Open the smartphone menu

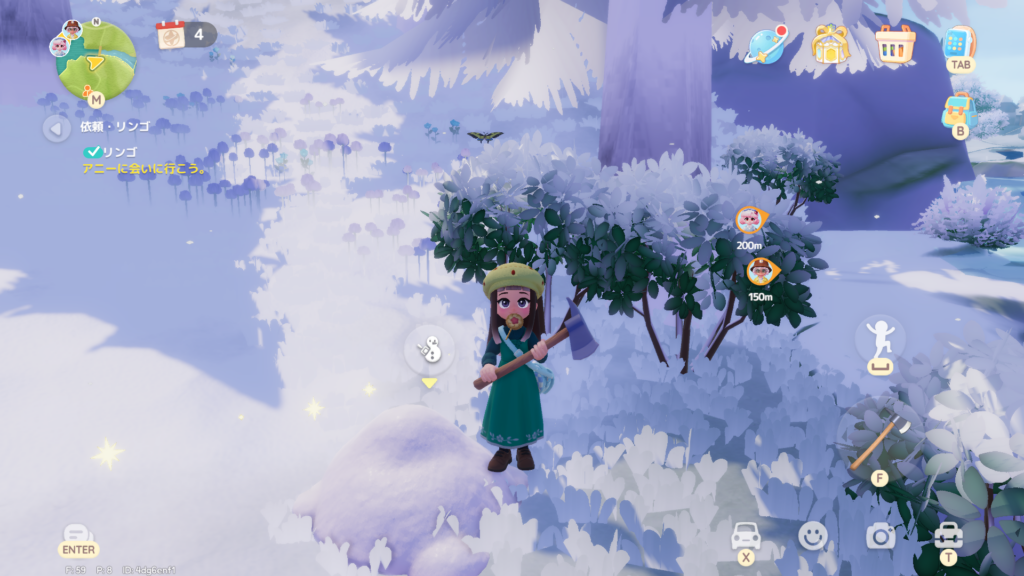point(958,43)
